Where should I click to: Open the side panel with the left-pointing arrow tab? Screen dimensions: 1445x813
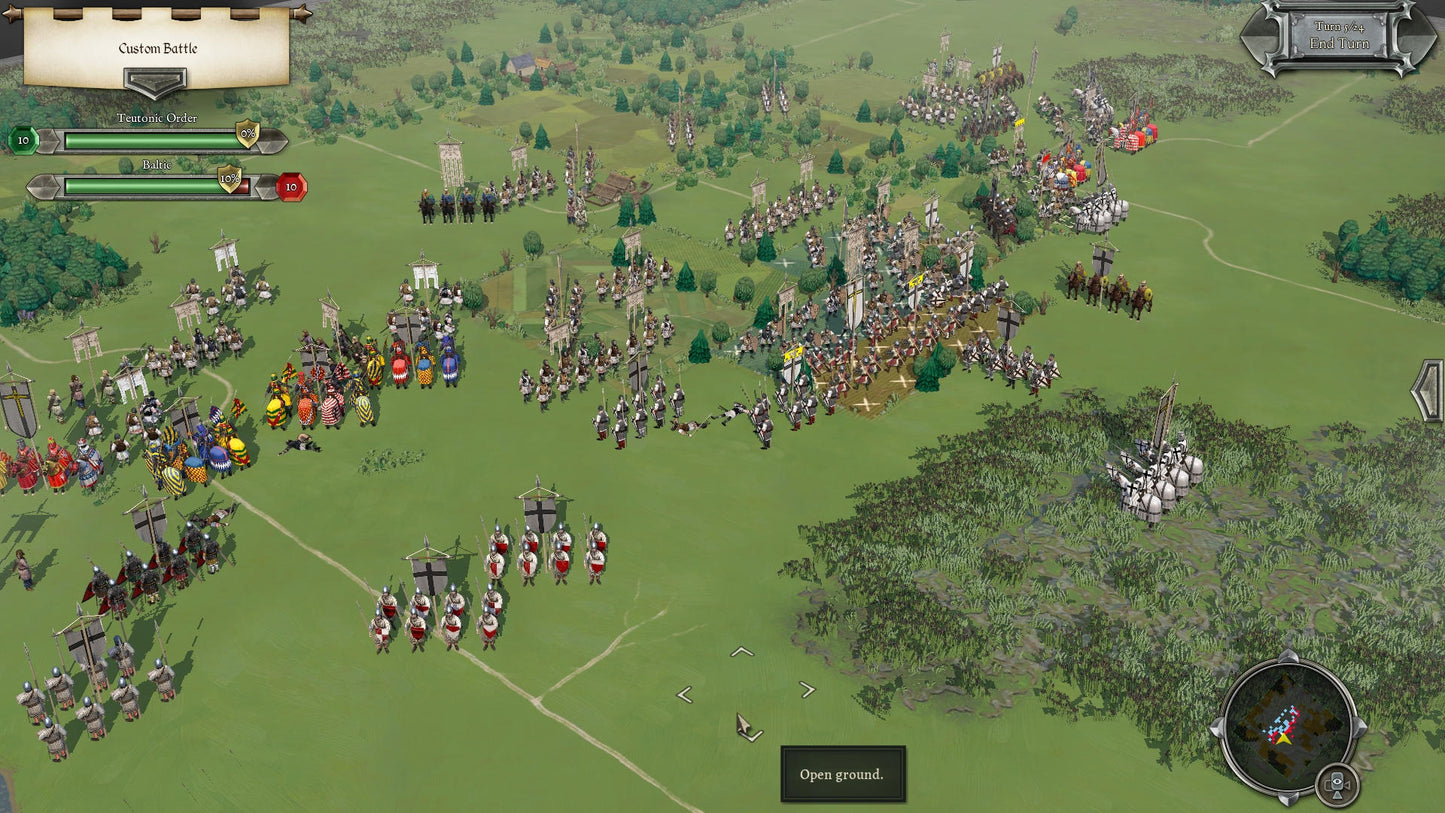pos(1428,391)
